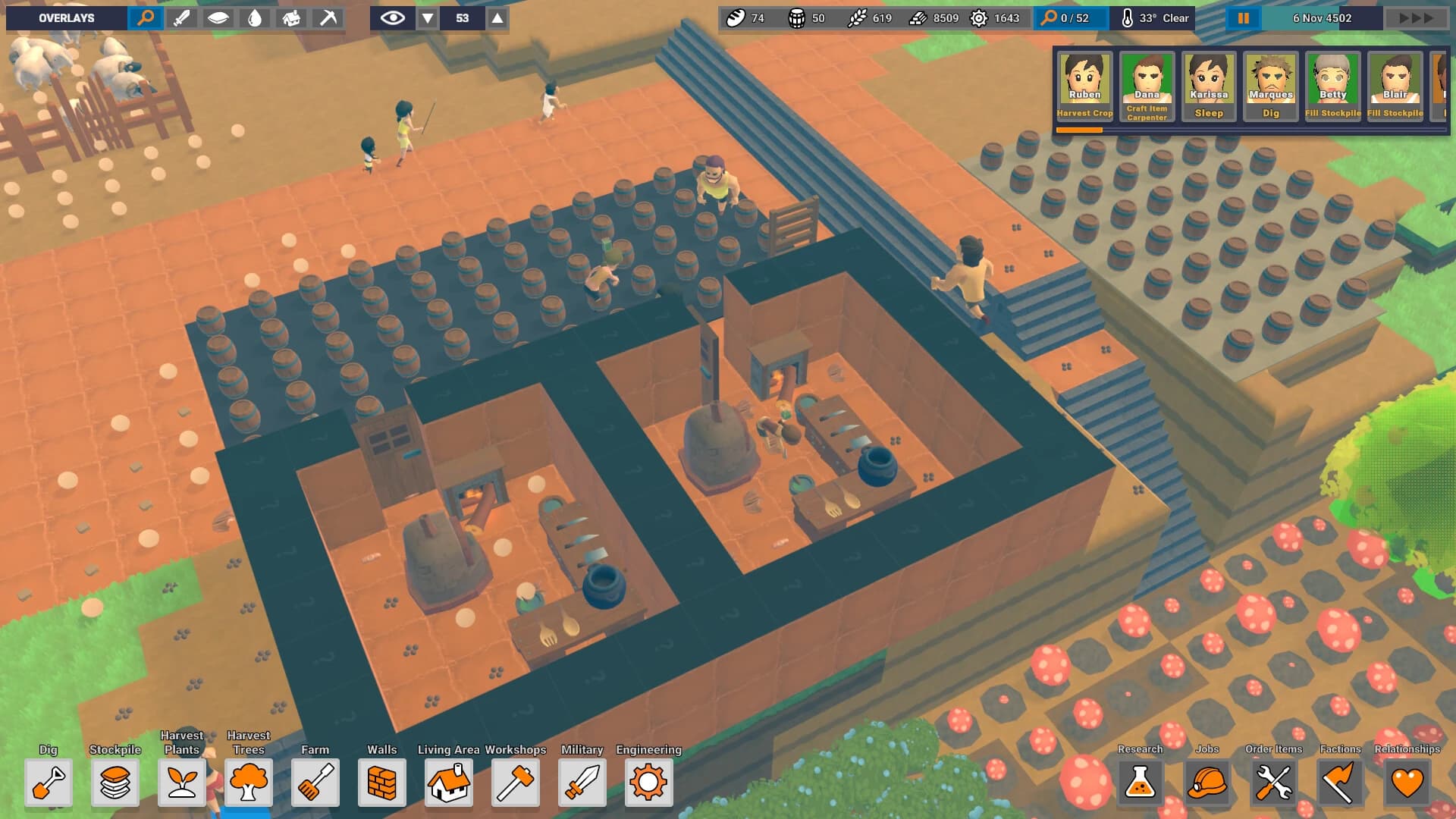Image resolution: width=1456 pixels, height=819 pixels.
Task: Select the Engineering tool
Action: [648, 783]
